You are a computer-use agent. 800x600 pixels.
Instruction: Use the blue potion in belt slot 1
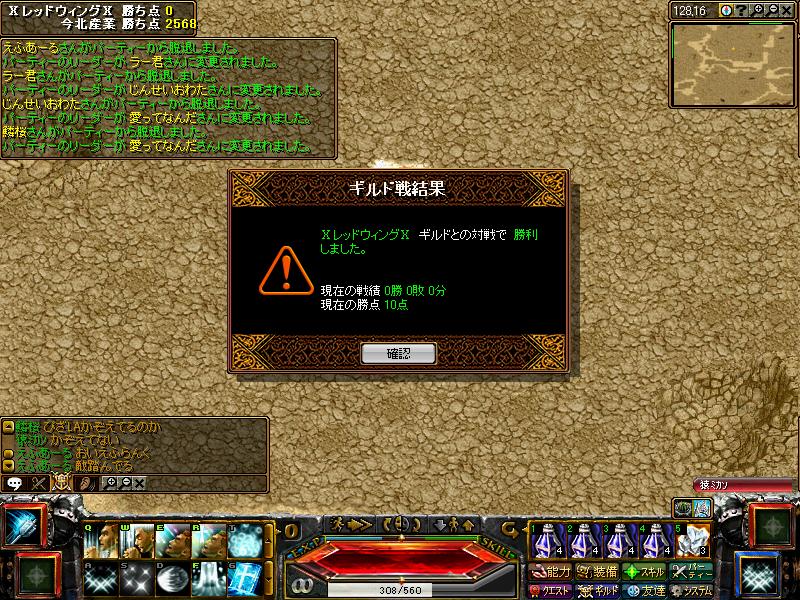(x=547, y=541)
